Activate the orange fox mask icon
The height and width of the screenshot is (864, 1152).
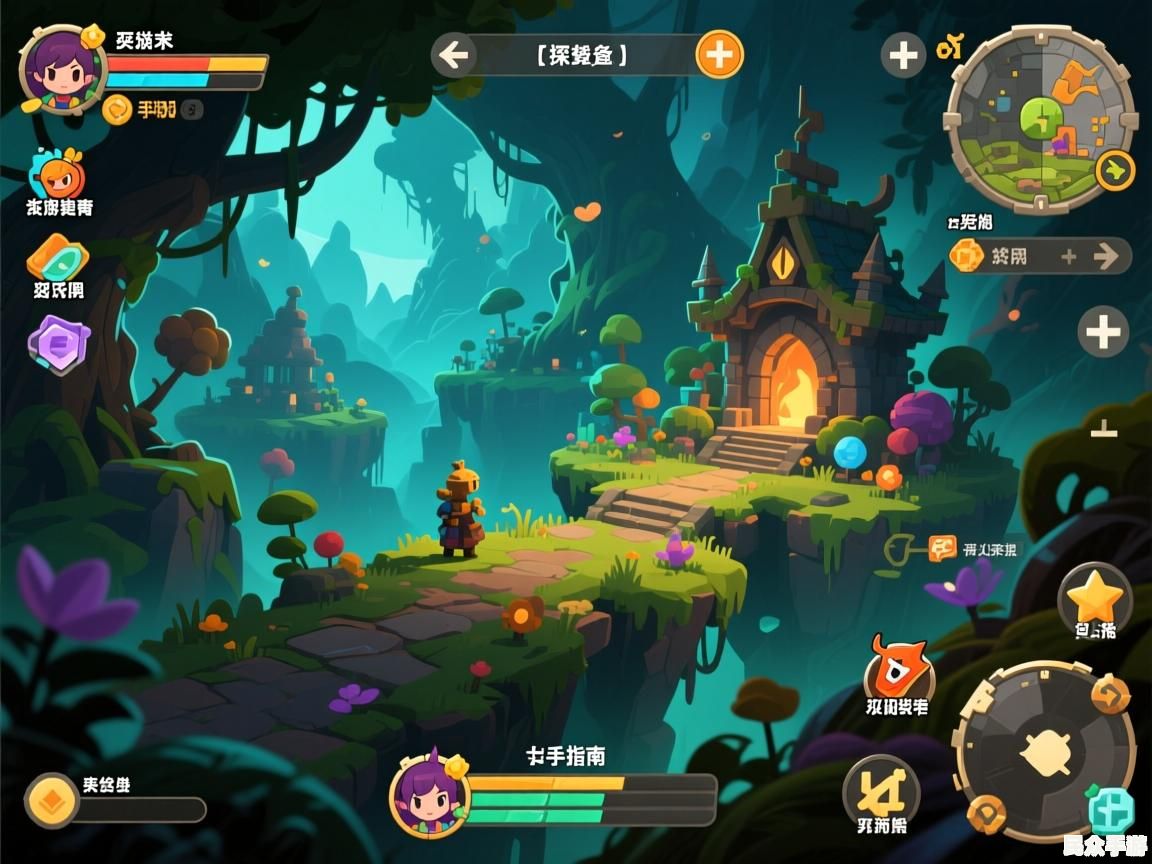tap(897, 669)
